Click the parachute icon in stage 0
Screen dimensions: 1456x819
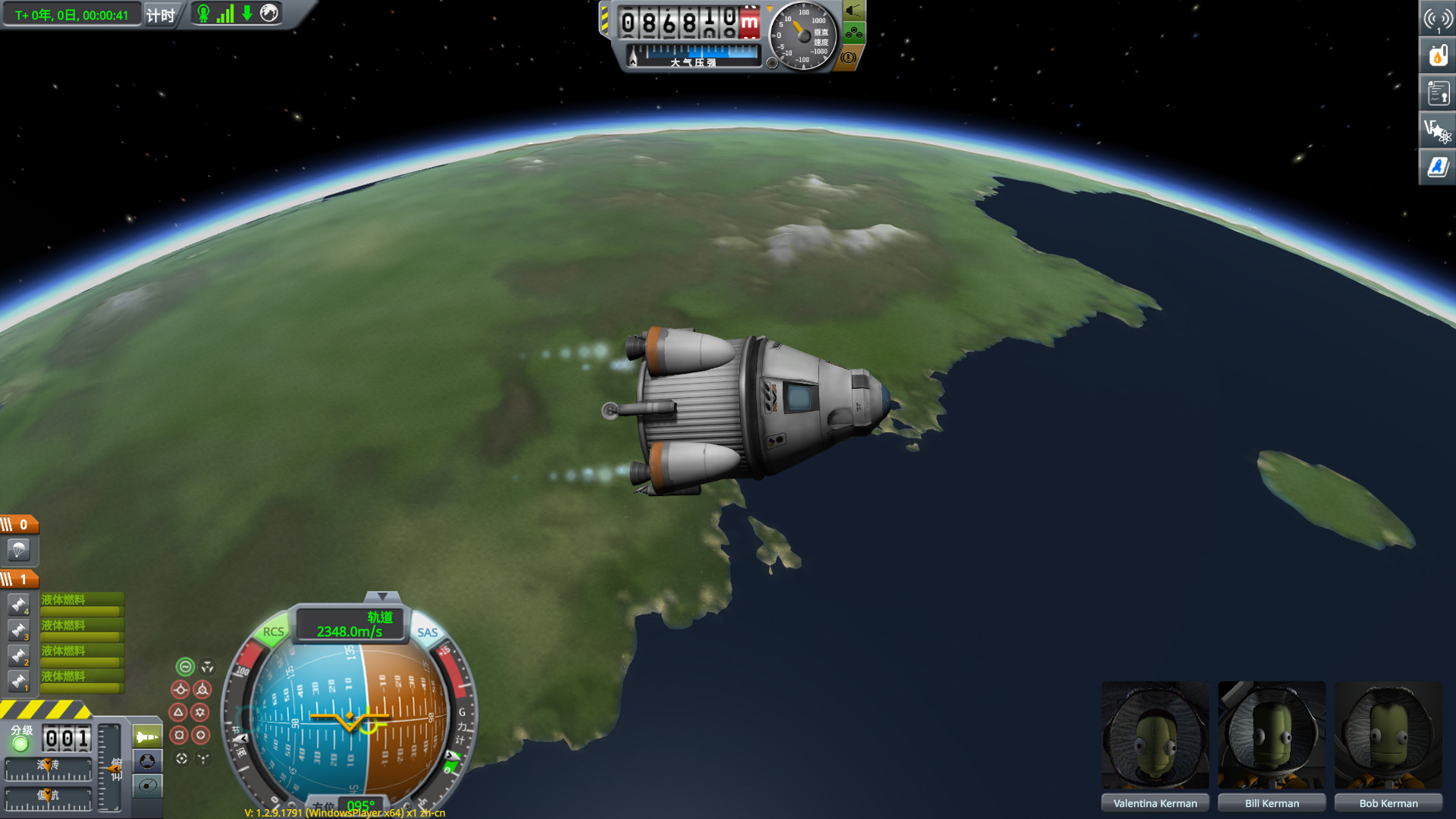coord(19,551)
